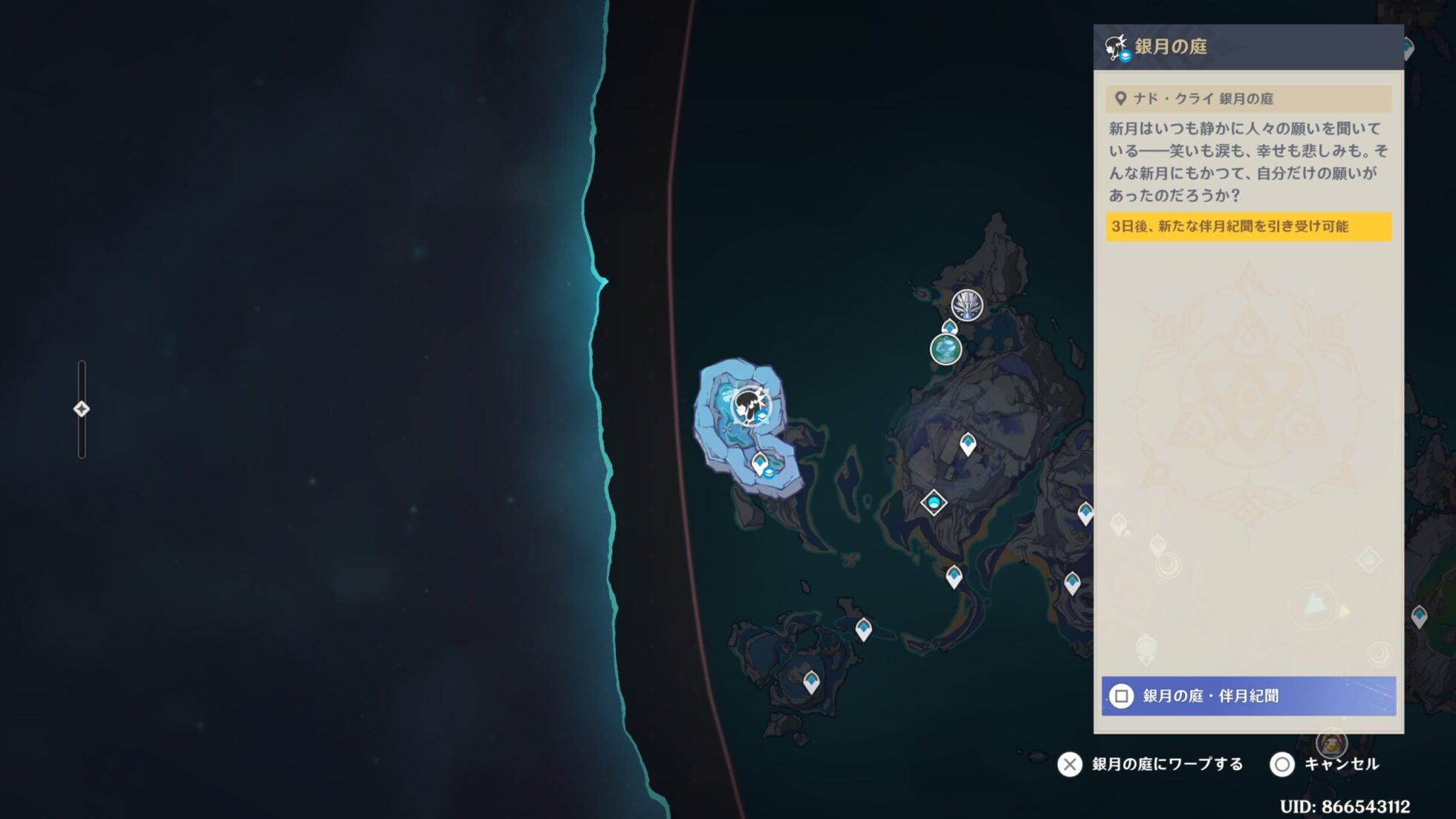This screenshot has height=819, width=1456.
Task: Open the 銀月の庭・伴月紀聞 entry button
Action: point(1248,696)
